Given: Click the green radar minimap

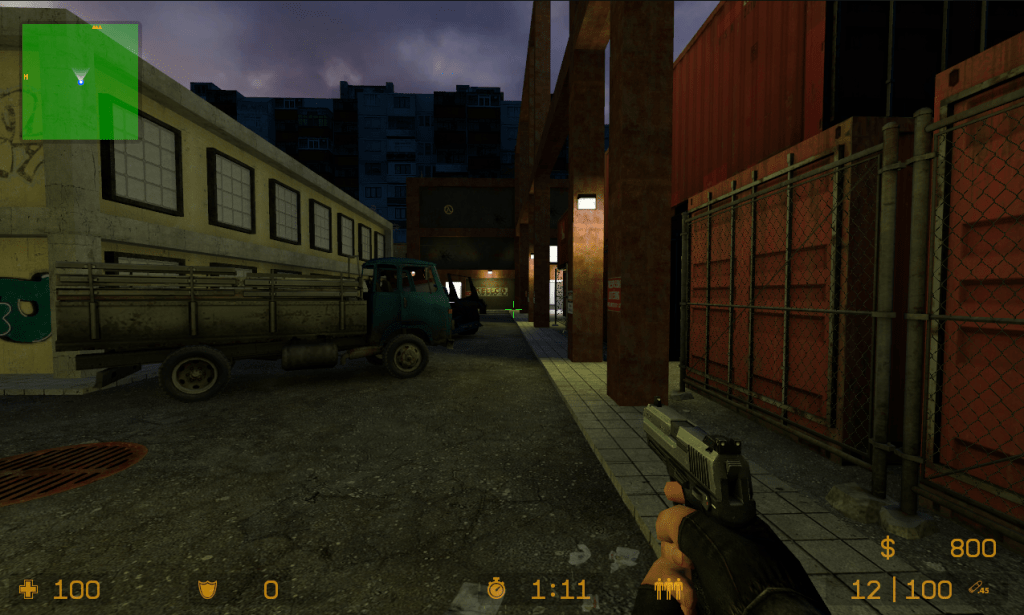Looking at the screenshot, I should (80, 81).
